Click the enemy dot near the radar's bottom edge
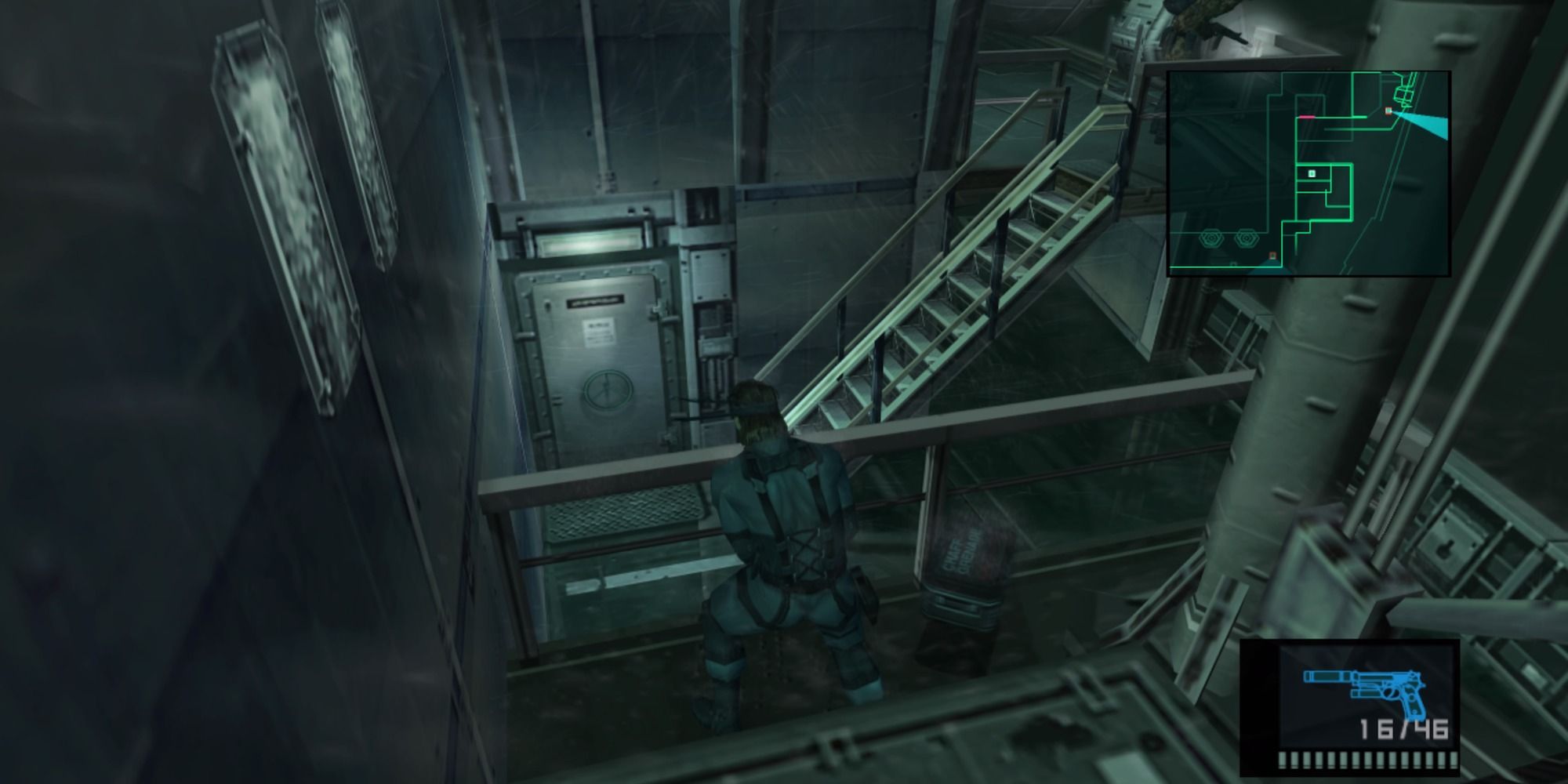This screenshot has width=1568, height=784. [1273, 255]
